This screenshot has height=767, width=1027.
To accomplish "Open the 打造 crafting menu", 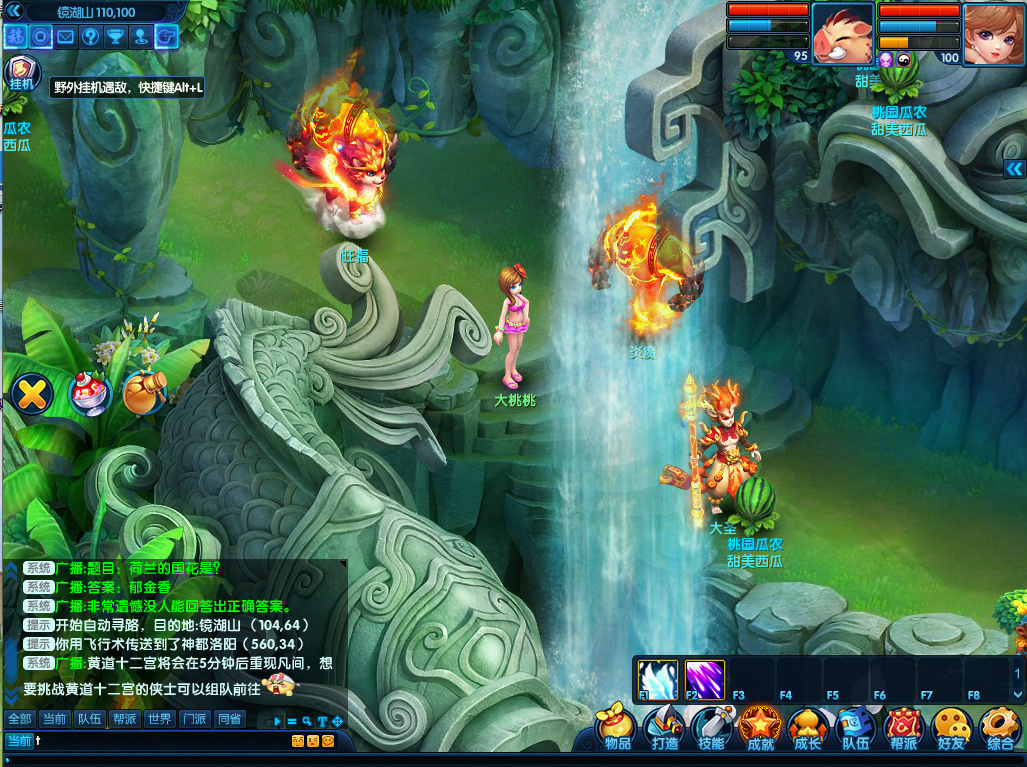I will click(x=664, y=728).
